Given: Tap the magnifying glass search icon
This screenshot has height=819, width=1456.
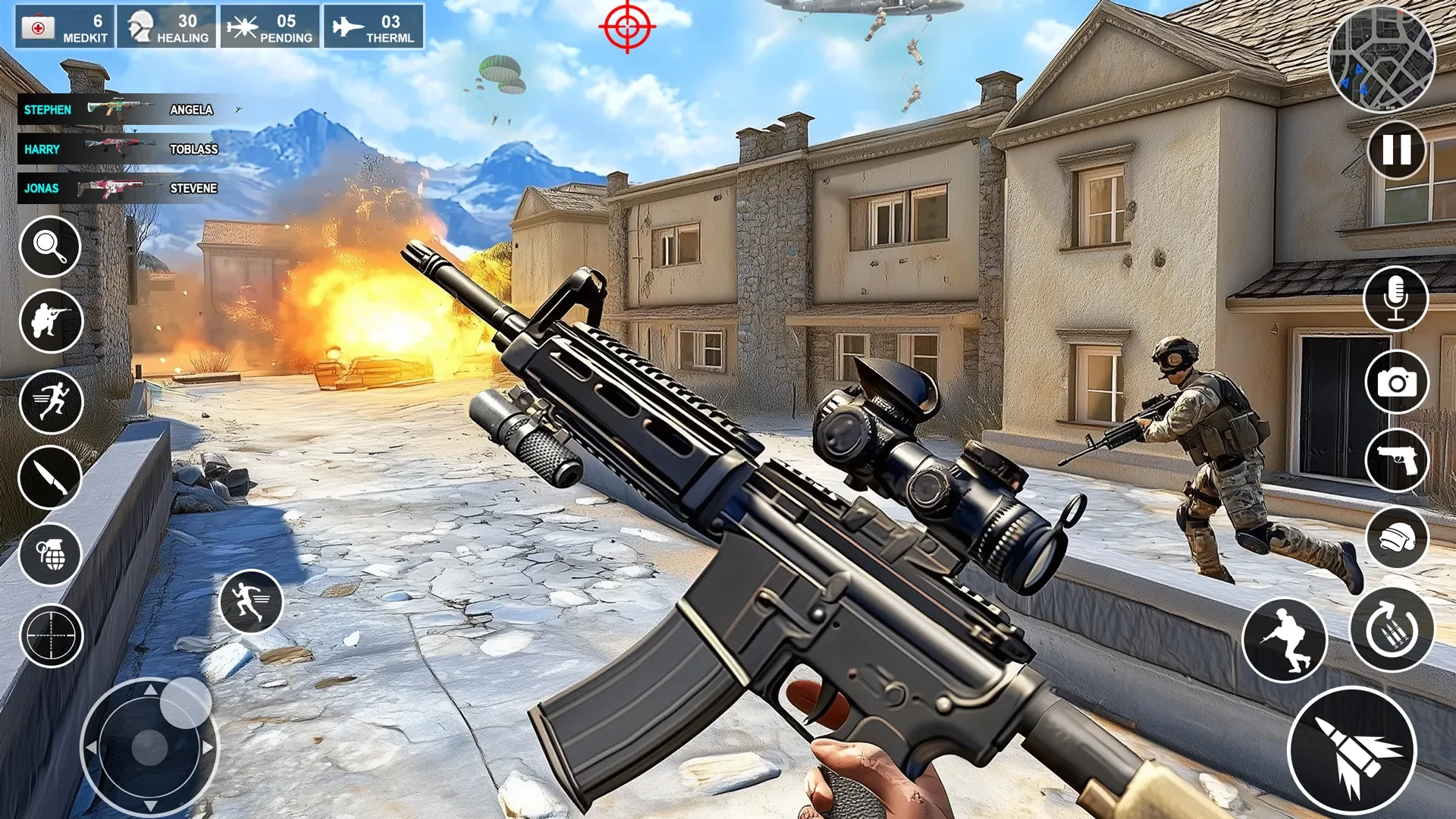Looking at the screenshot, I should pyautogui.click(x=50, y=246).
